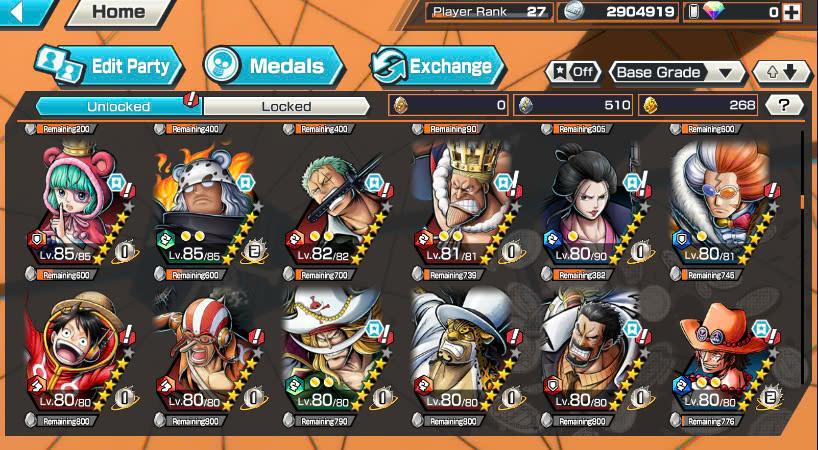Switch the ascending/descending sort order
The image size is (818, 450).
click(x=781, y=72)
